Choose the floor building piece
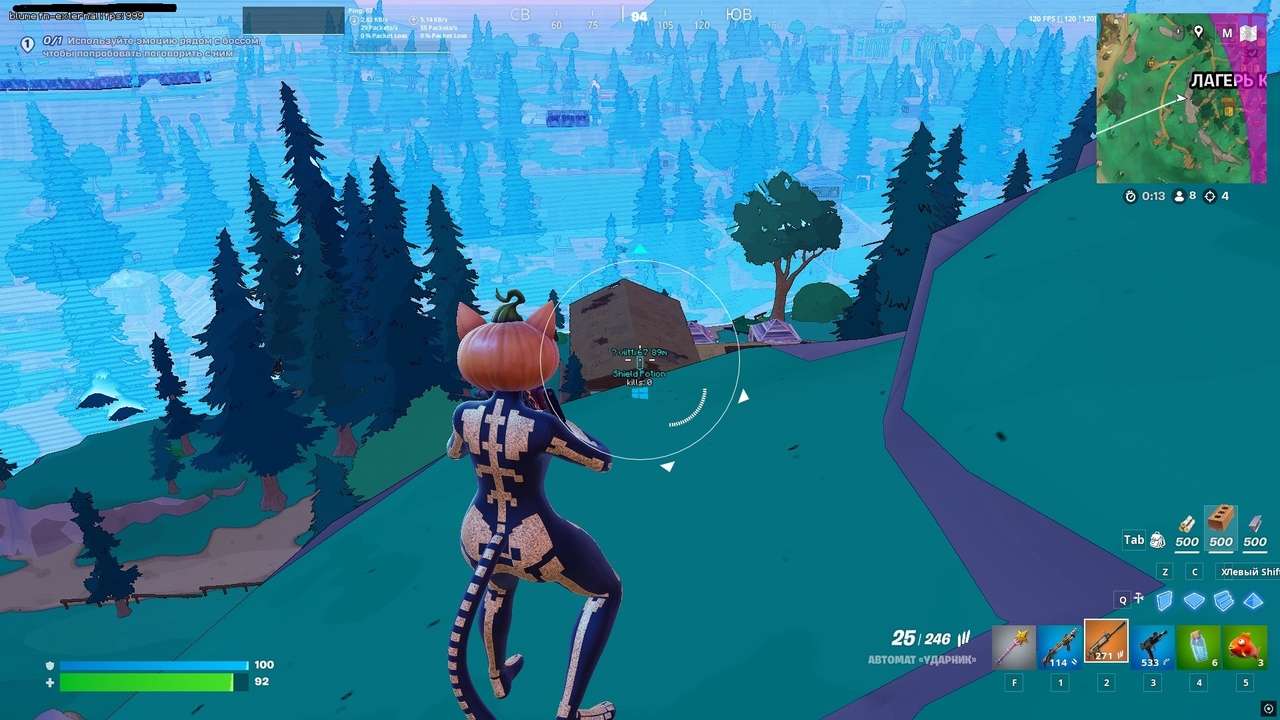1280x720 pixels. [1194, 601]
